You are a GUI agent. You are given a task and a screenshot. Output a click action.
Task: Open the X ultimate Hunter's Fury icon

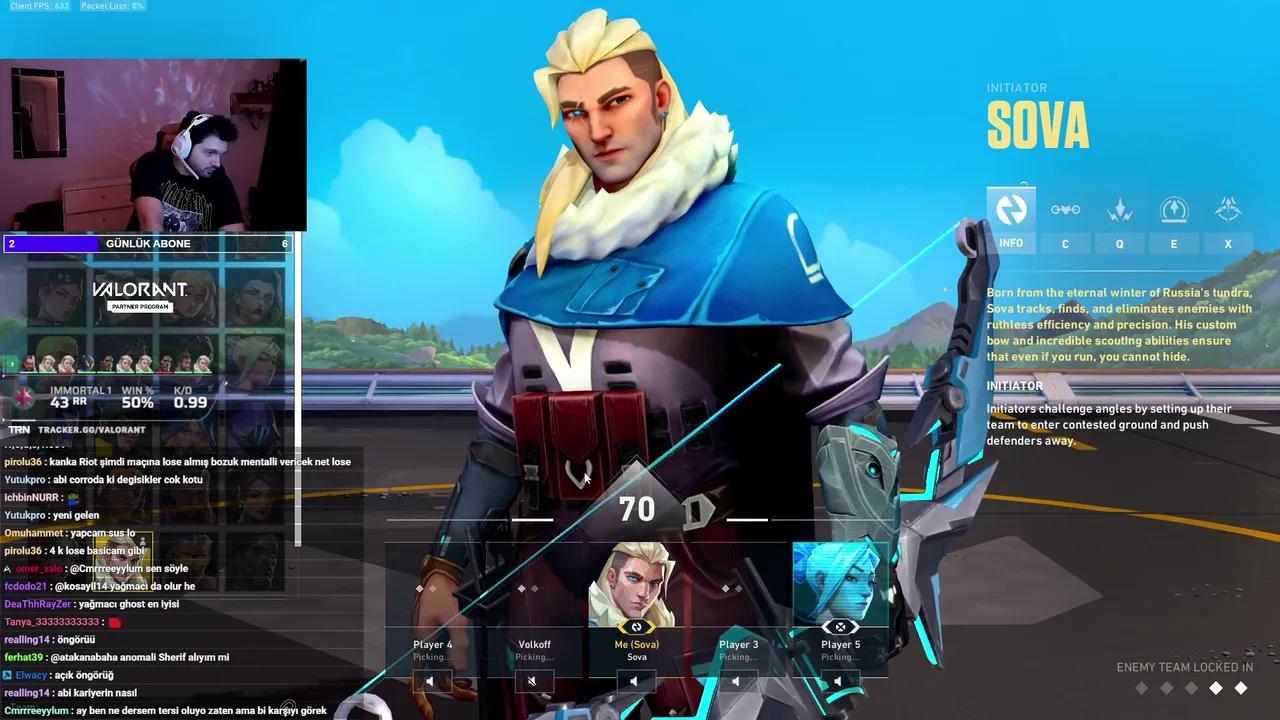pyautogui.click(x=1228, y=210)
